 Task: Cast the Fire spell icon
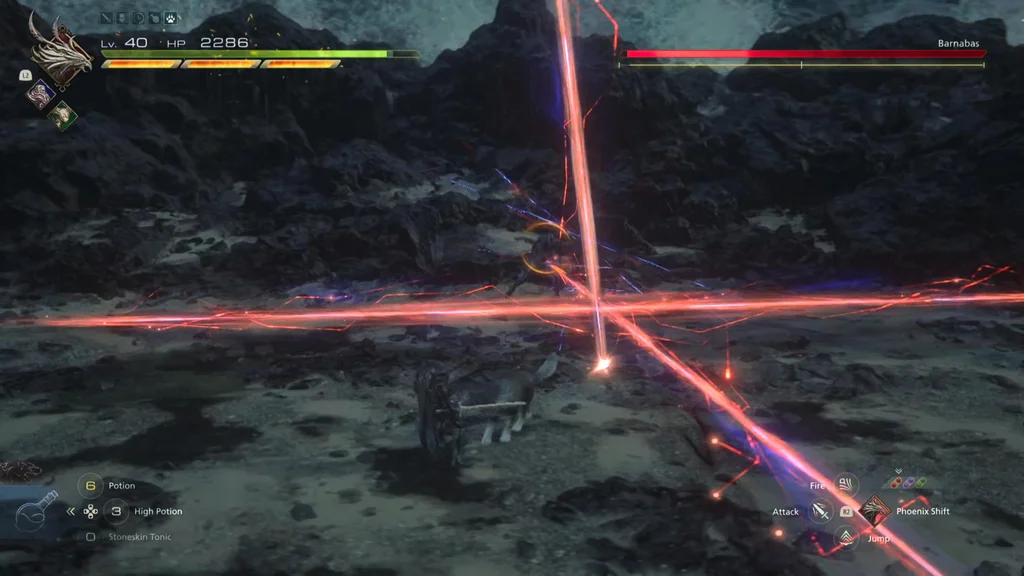[x=846, y=486]
